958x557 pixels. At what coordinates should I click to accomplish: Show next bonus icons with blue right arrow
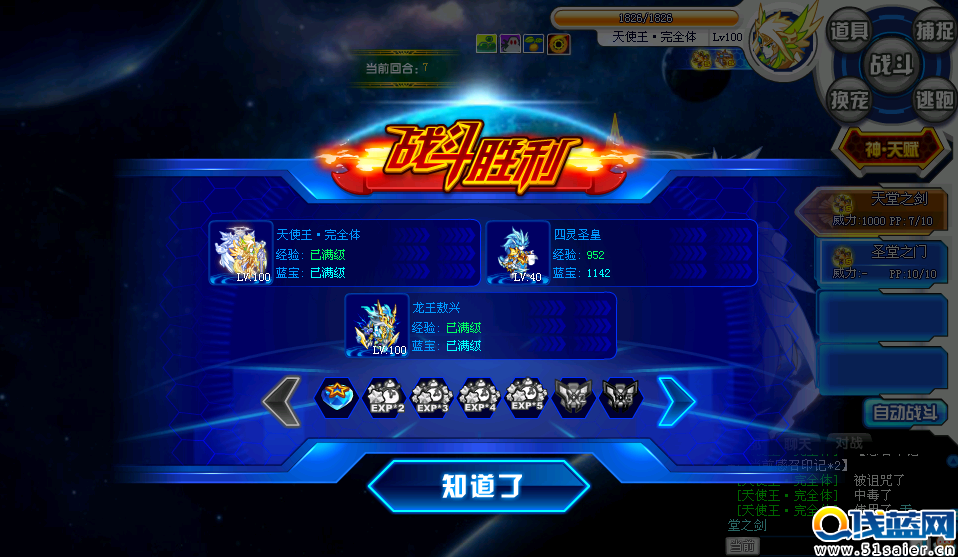pyautogui.click(x=677, y=400)
